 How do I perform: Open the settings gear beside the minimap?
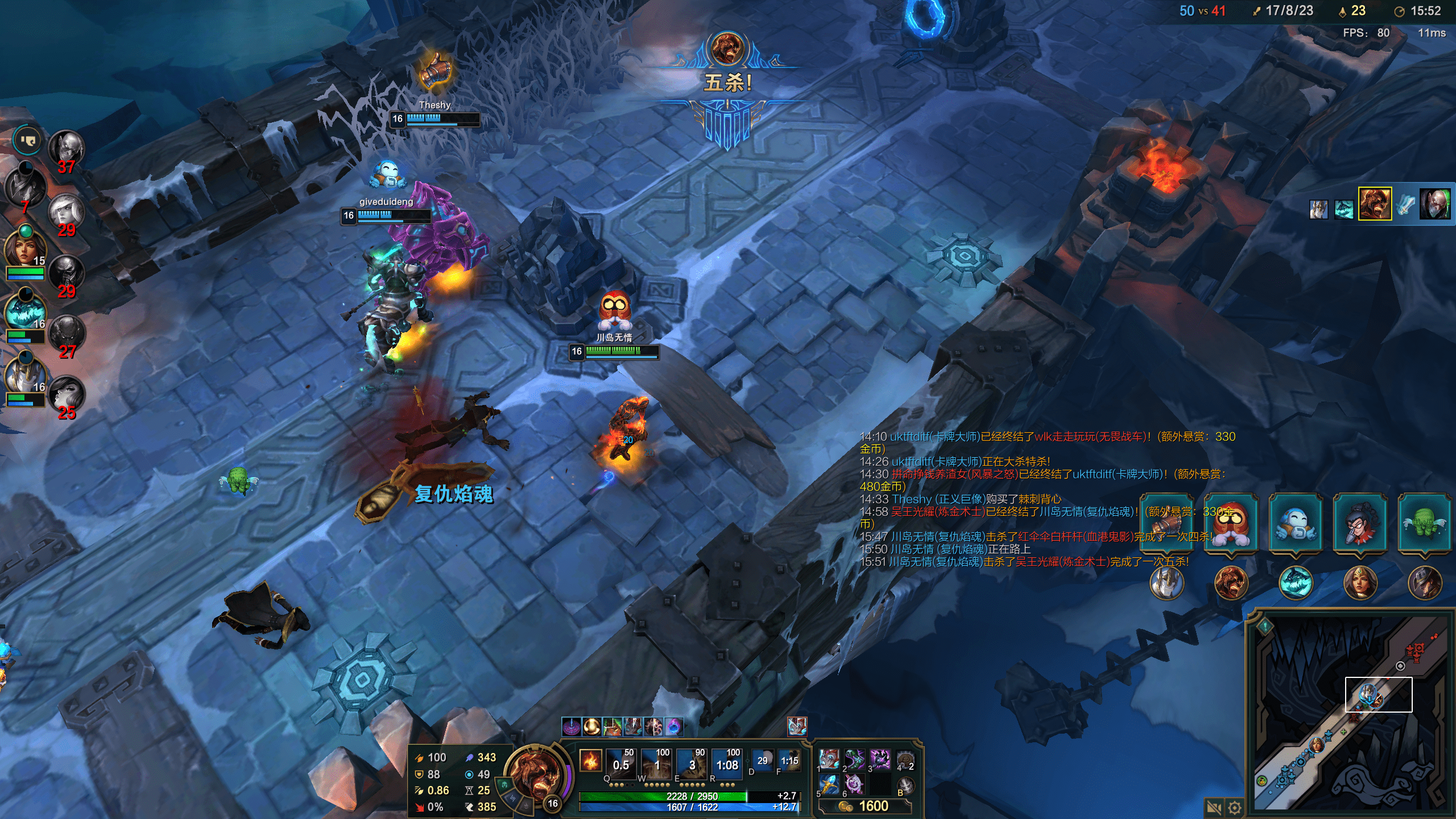coord(1234,808)
